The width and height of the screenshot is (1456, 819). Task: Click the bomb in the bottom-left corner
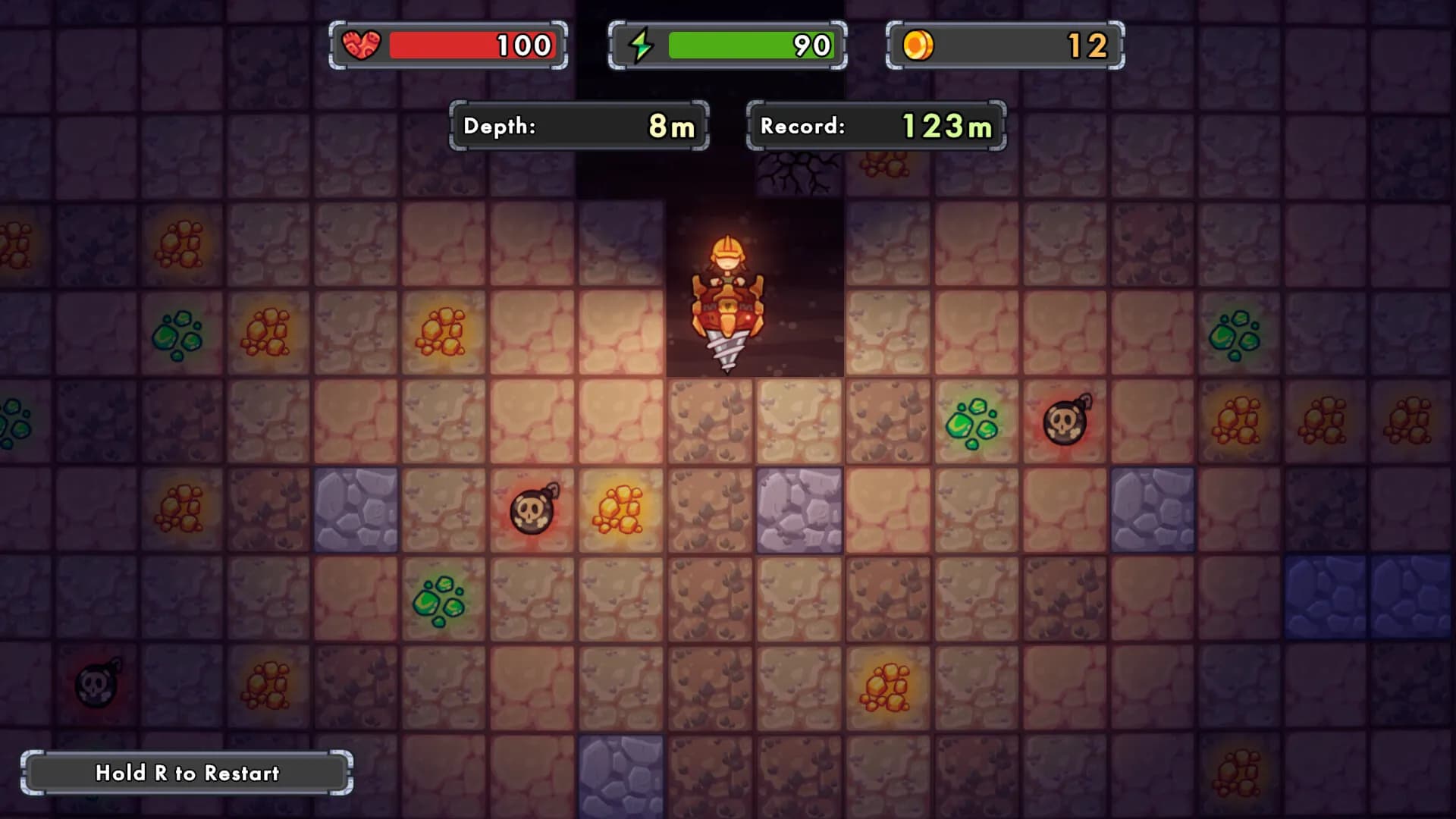tap(94, 686)
